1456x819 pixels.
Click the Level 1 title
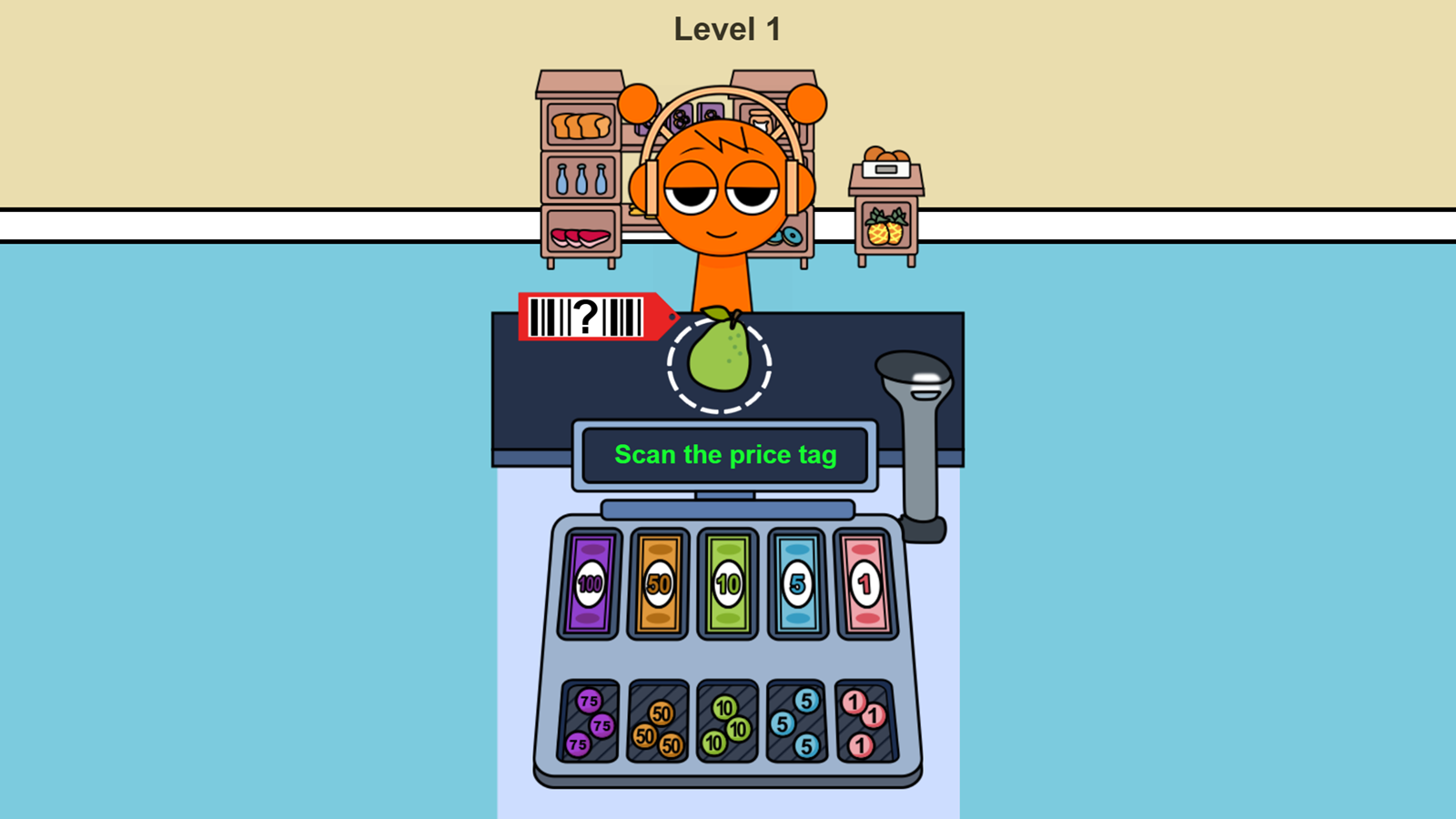click(728, 29)
